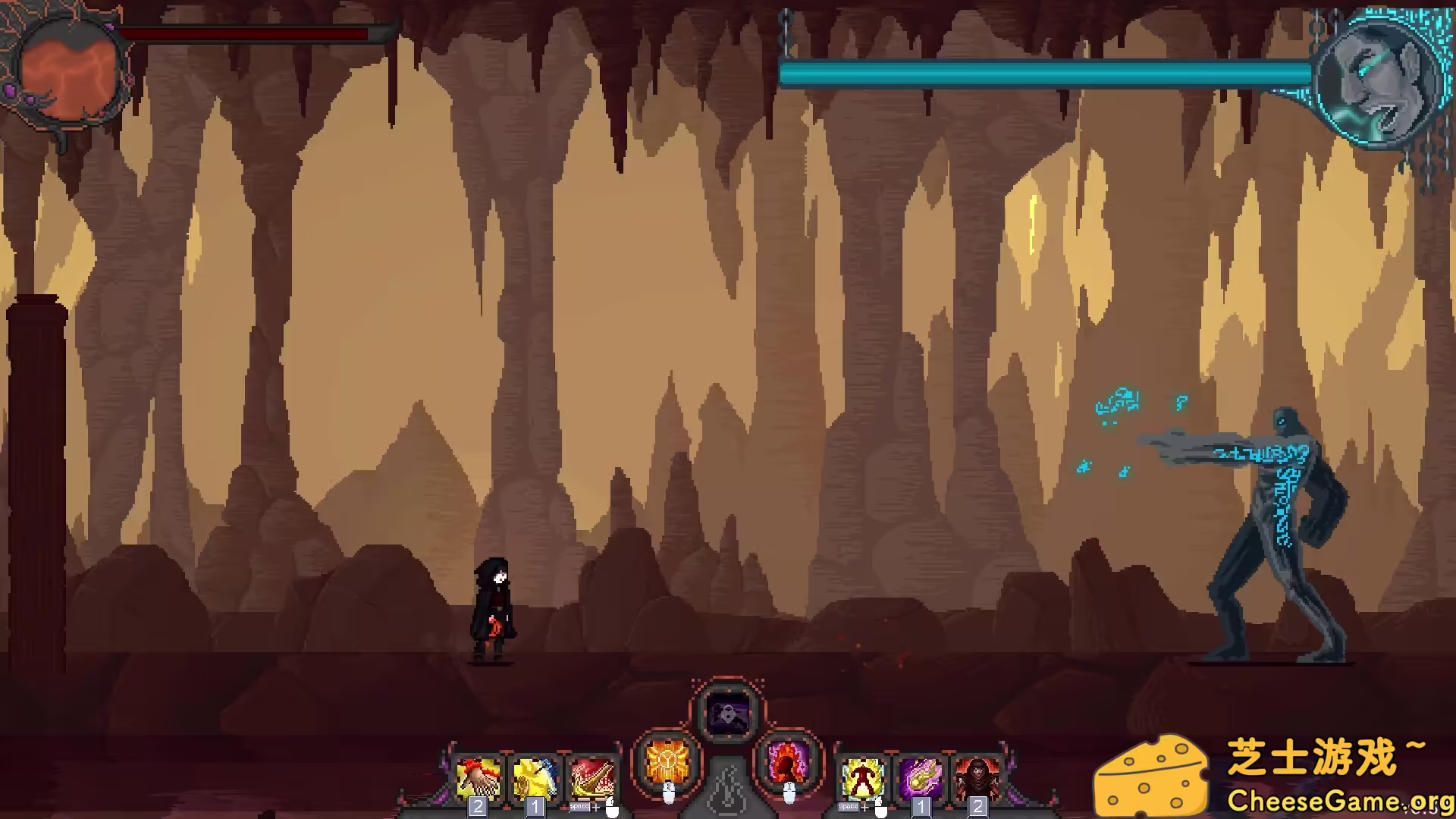Click the locked shadow ability slot at hotbar top
Image resolution: width=1456 pixels, height=819 pixels.
[x=728, y=711]
